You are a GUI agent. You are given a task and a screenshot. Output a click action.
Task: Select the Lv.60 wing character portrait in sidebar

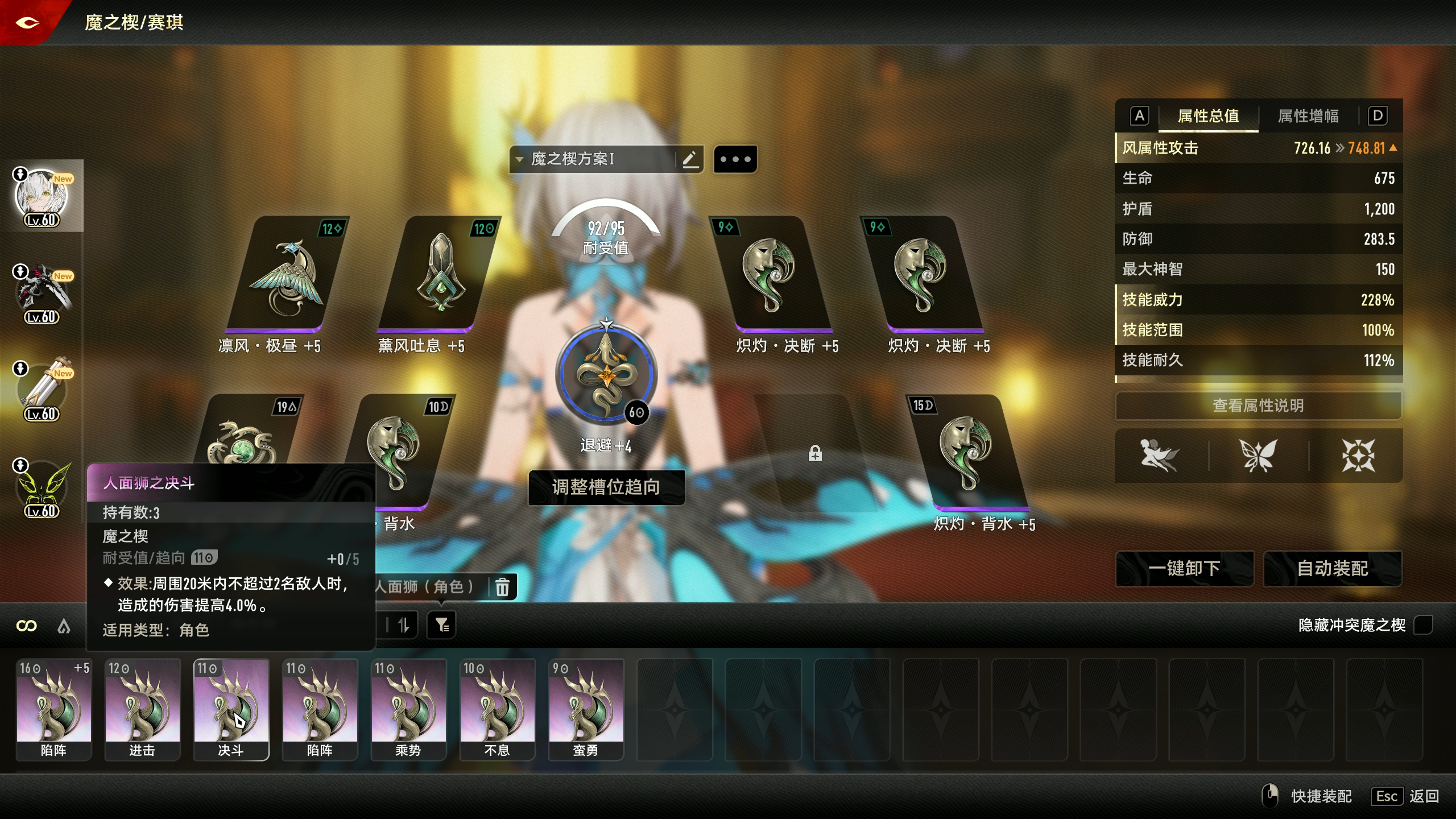point(43,486)
